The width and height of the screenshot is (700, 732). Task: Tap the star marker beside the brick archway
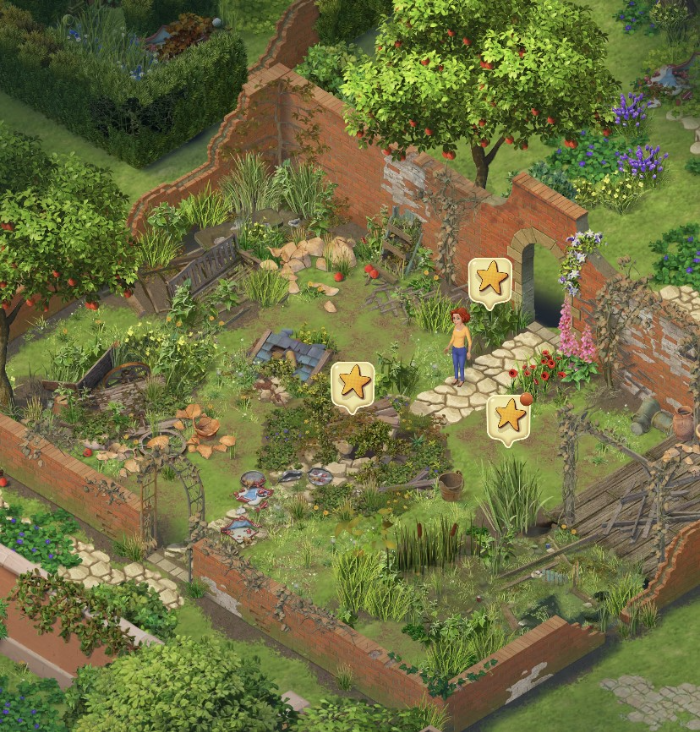(x=490, y=280)
